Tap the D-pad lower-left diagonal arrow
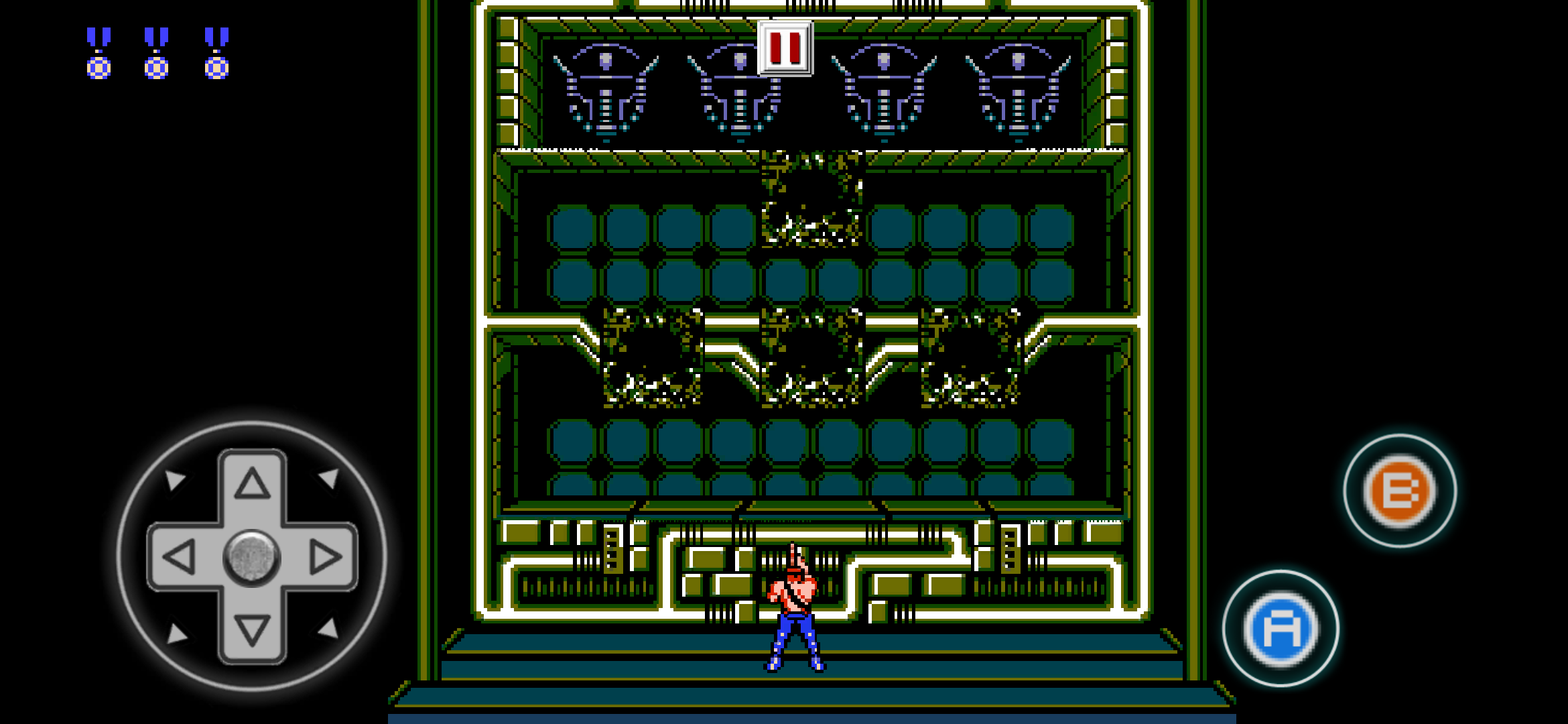 176,633
